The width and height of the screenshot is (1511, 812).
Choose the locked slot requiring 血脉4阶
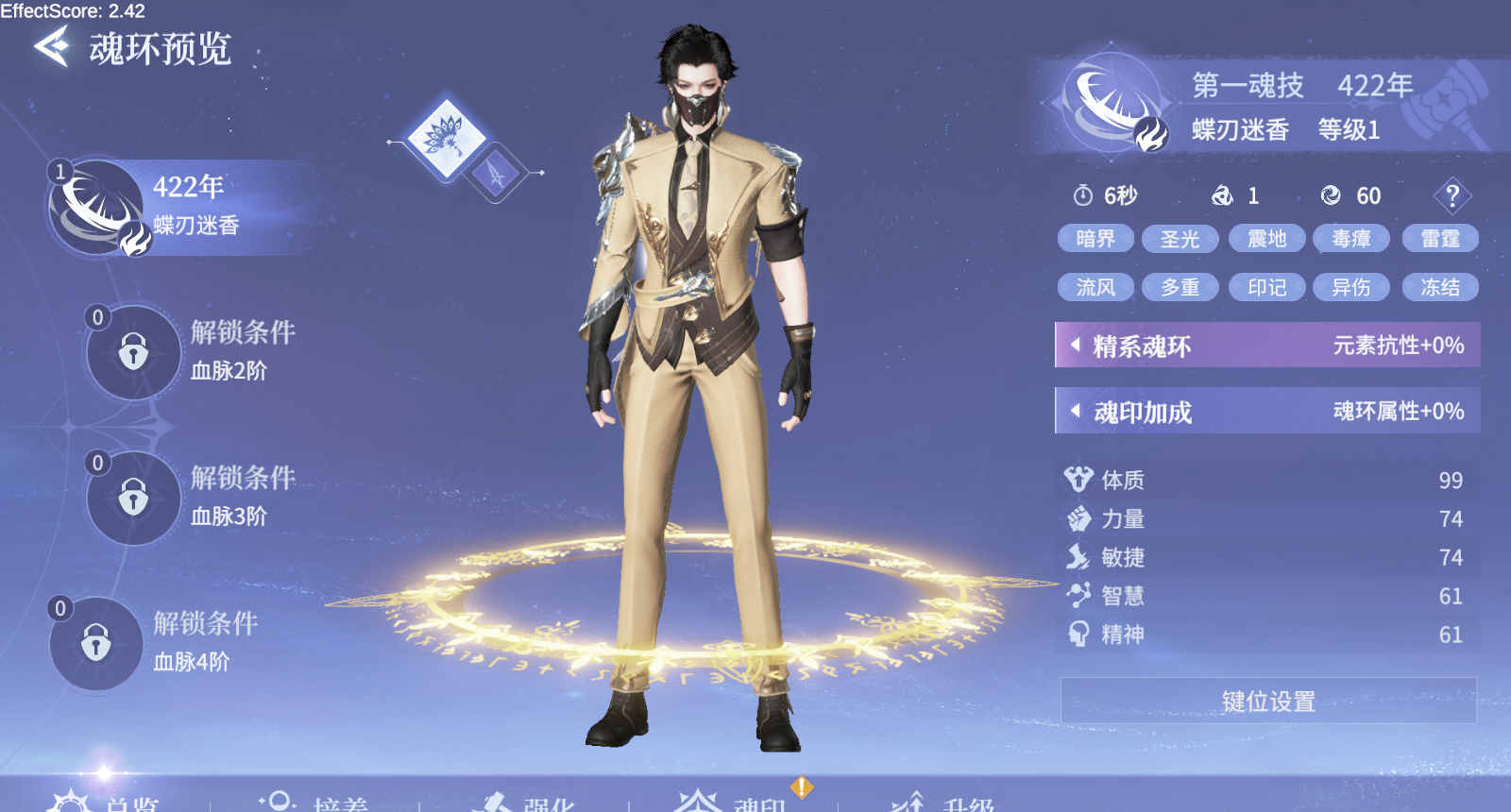pyautogui.click(x=95, y=643)
